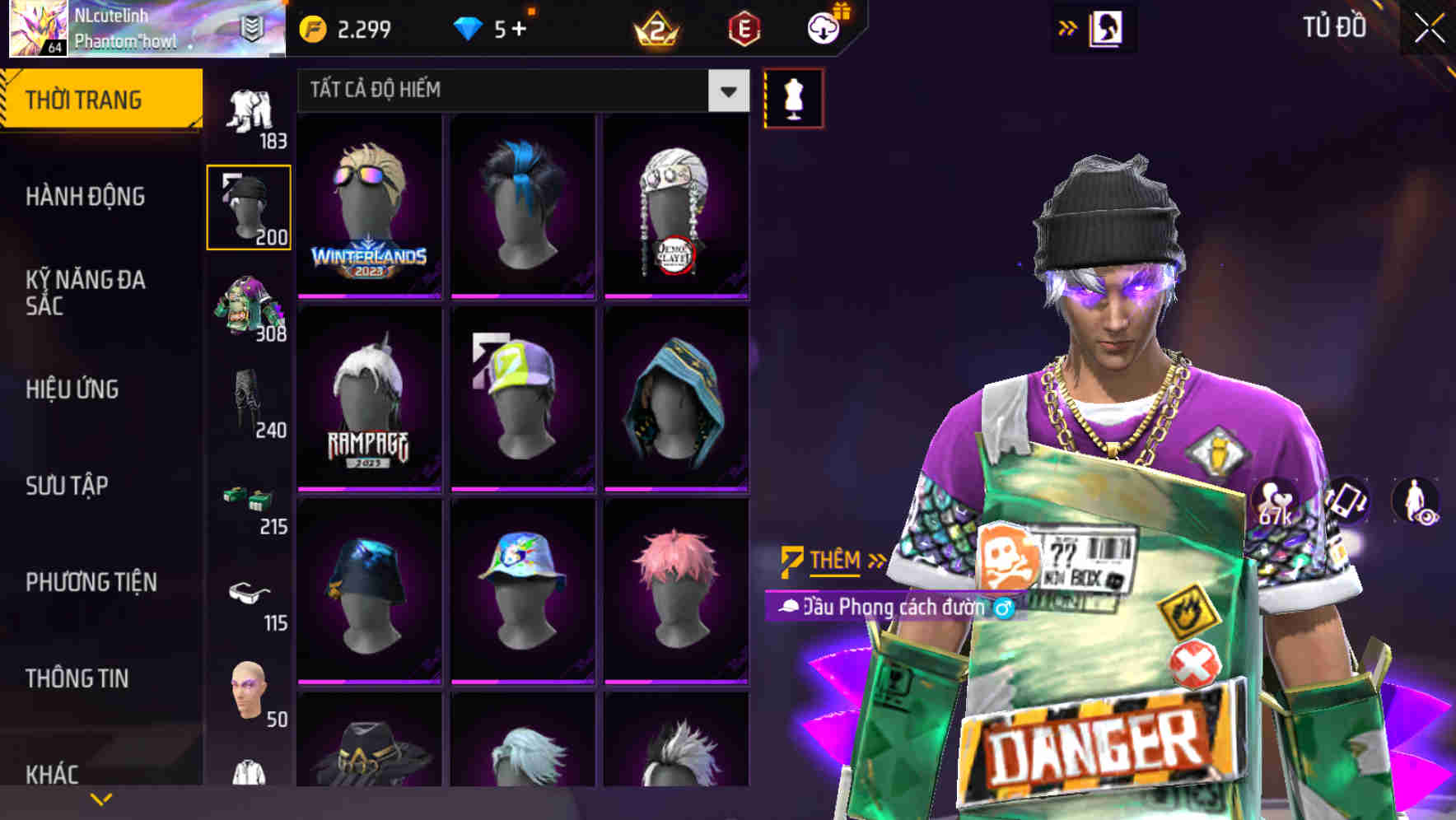1456x820 pixels.
Task: Select the Winterlands 2023 hair thumbnail
Action: tap(369, 207)
